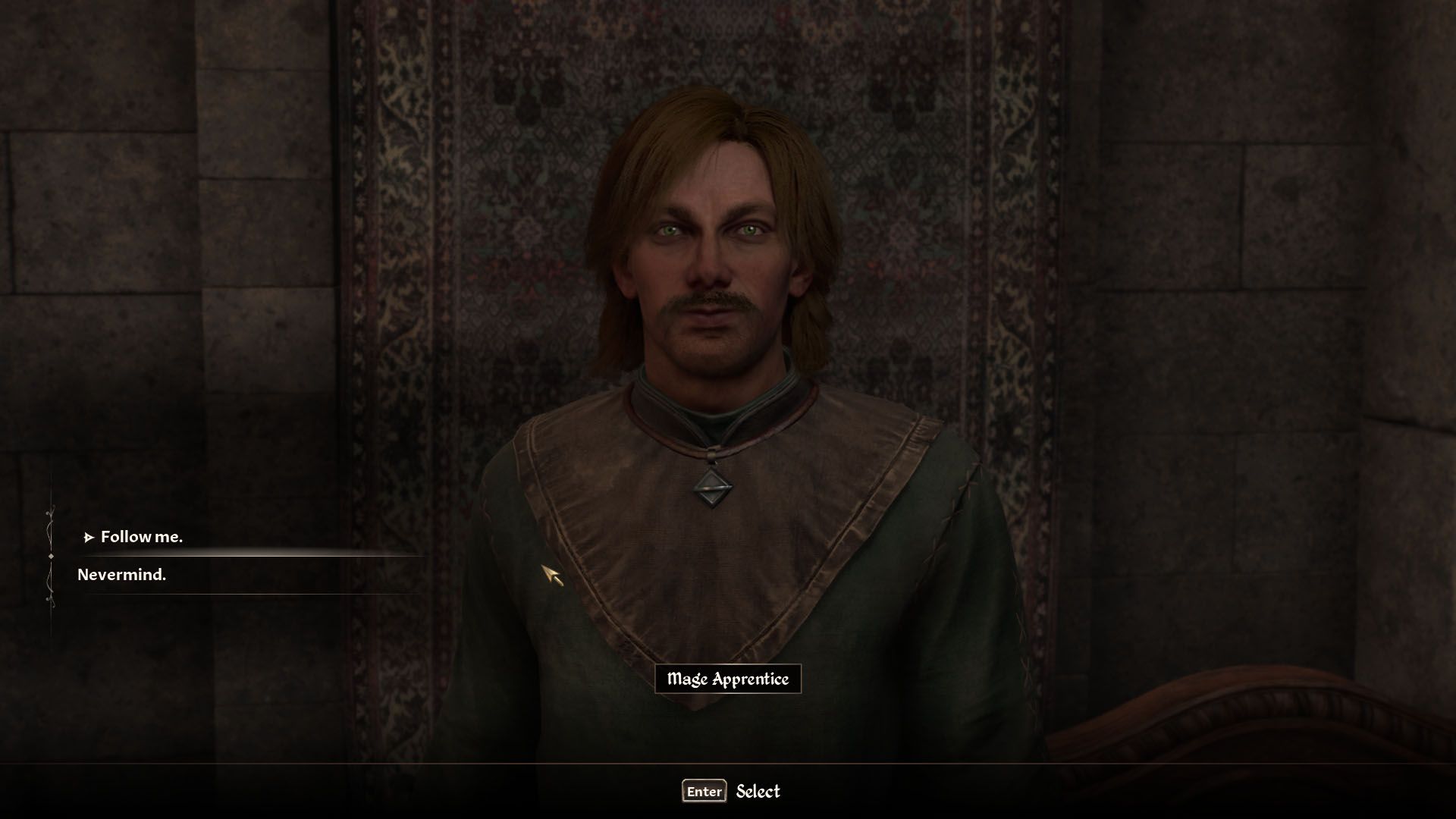
Task: Click the golden cursor arrow on screen
Action: [554, 576]
